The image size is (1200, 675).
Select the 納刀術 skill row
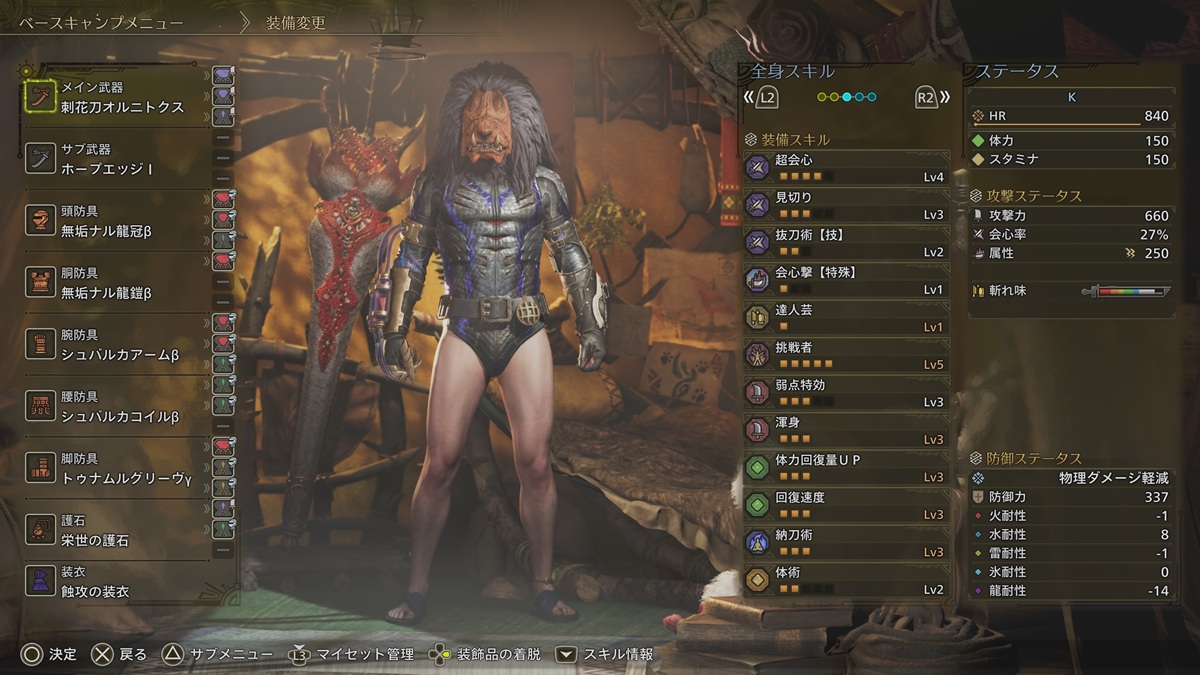pos(845,541)
